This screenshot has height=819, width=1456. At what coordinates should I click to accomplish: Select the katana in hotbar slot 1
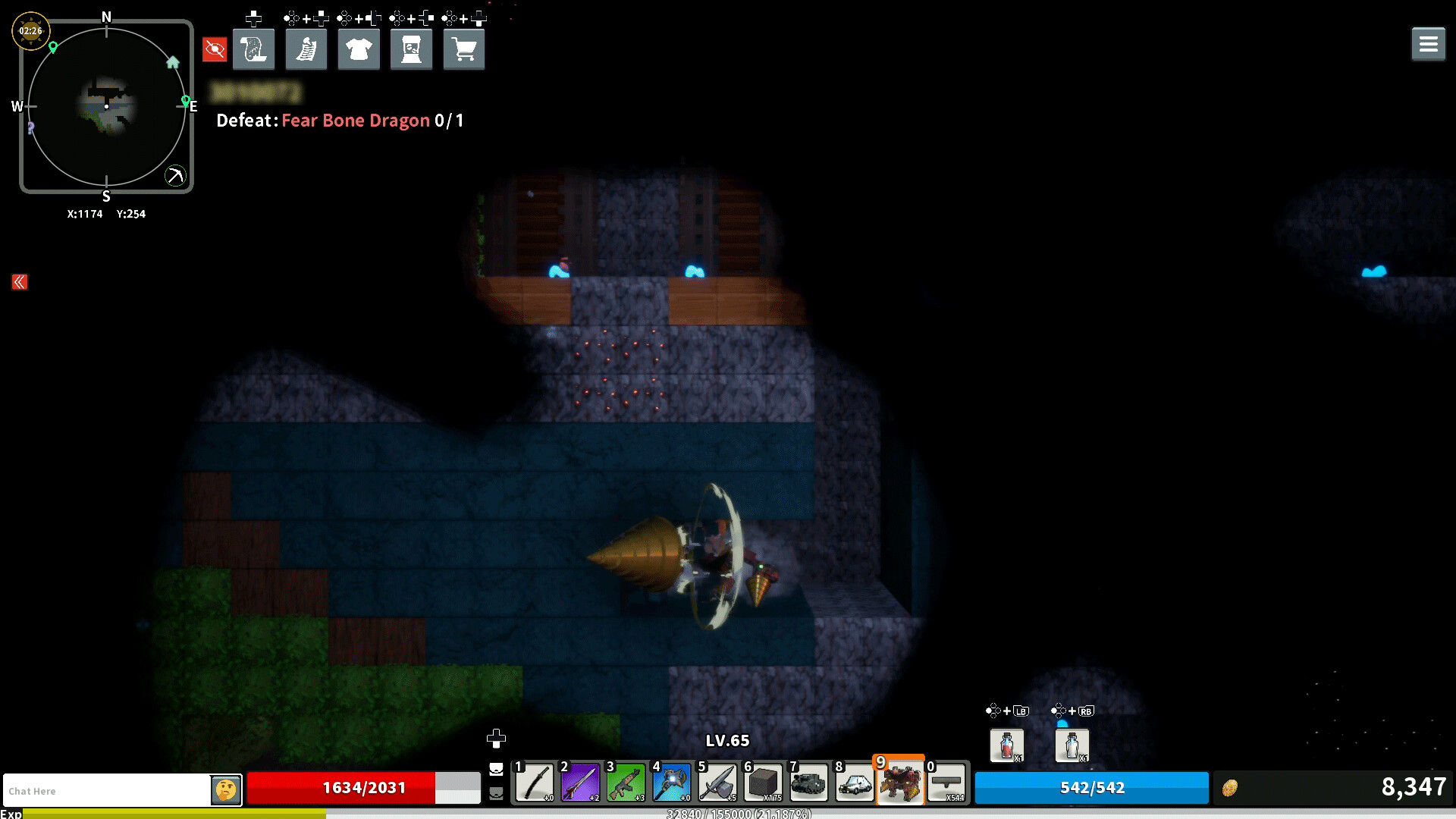point(536,783)
